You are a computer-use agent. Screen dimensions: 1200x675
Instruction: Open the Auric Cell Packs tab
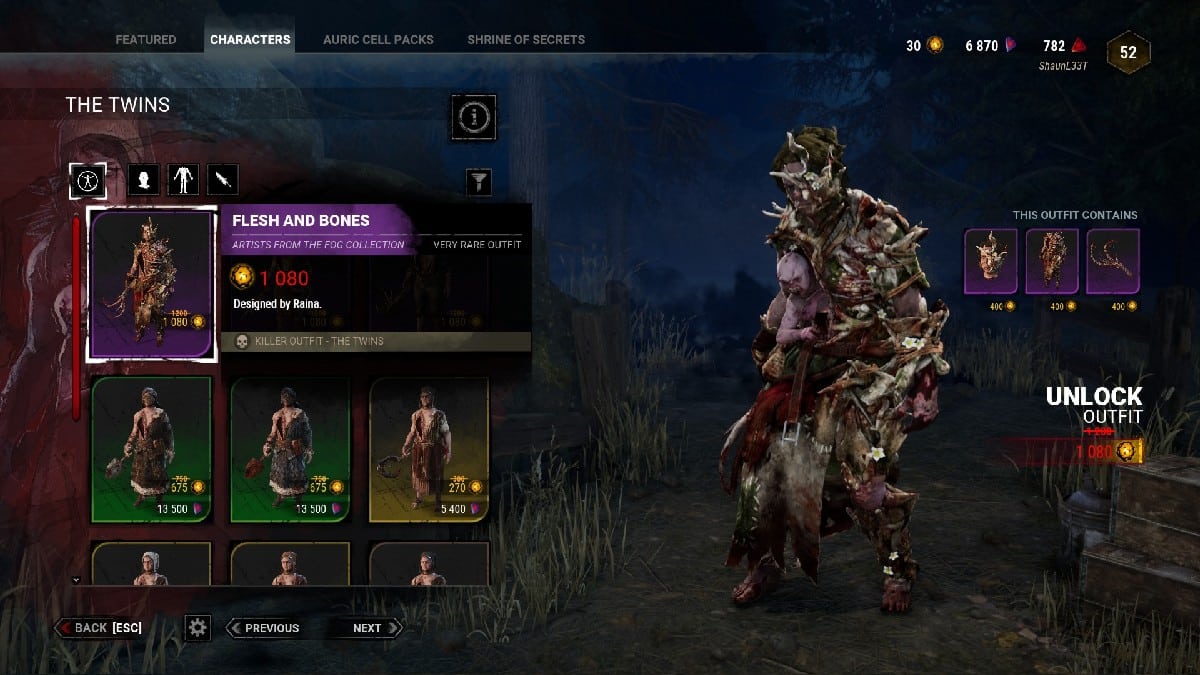pyautogui.click(x=378, y=40)
